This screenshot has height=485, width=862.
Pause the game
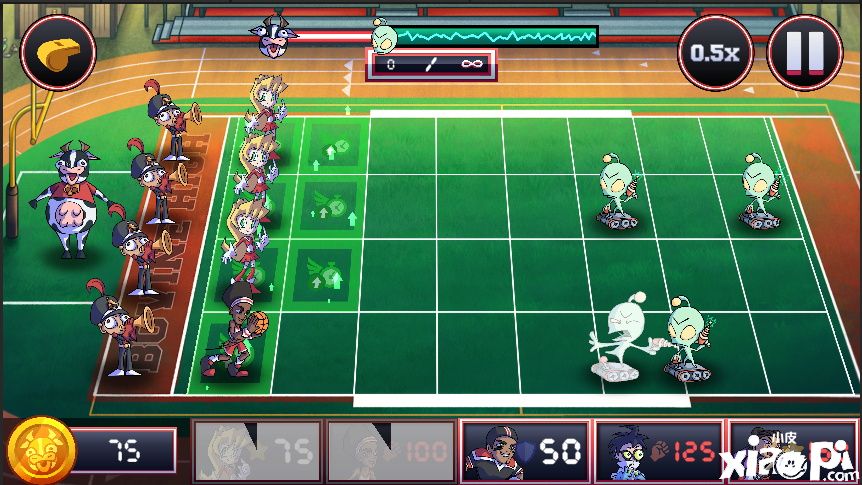click(x=804, y=52)
